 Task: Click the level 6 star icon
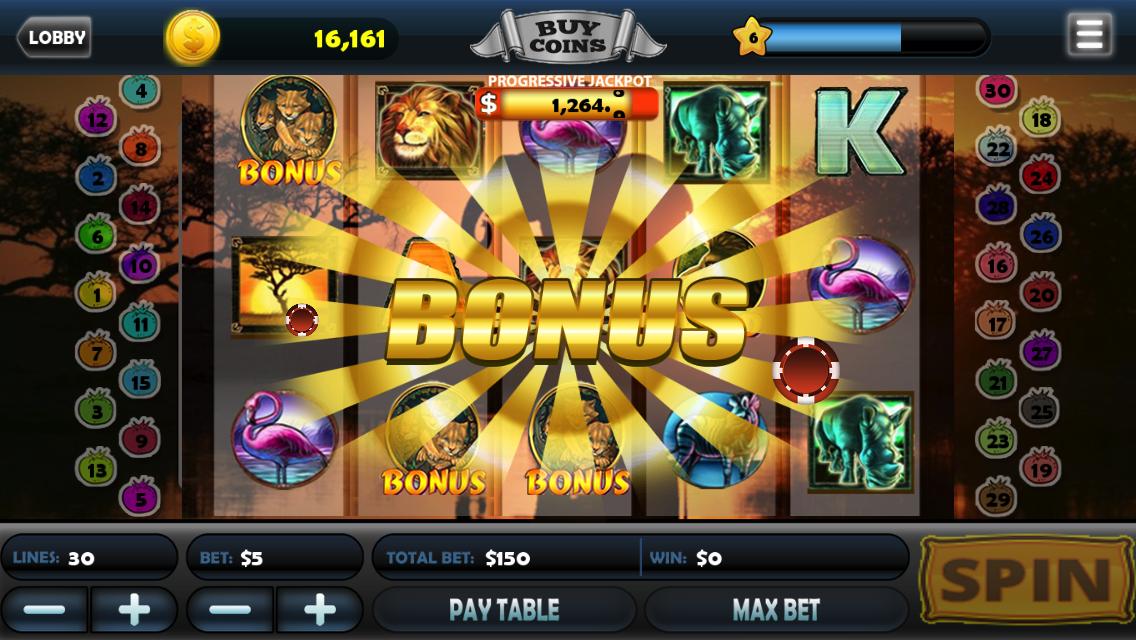(752, 38)
